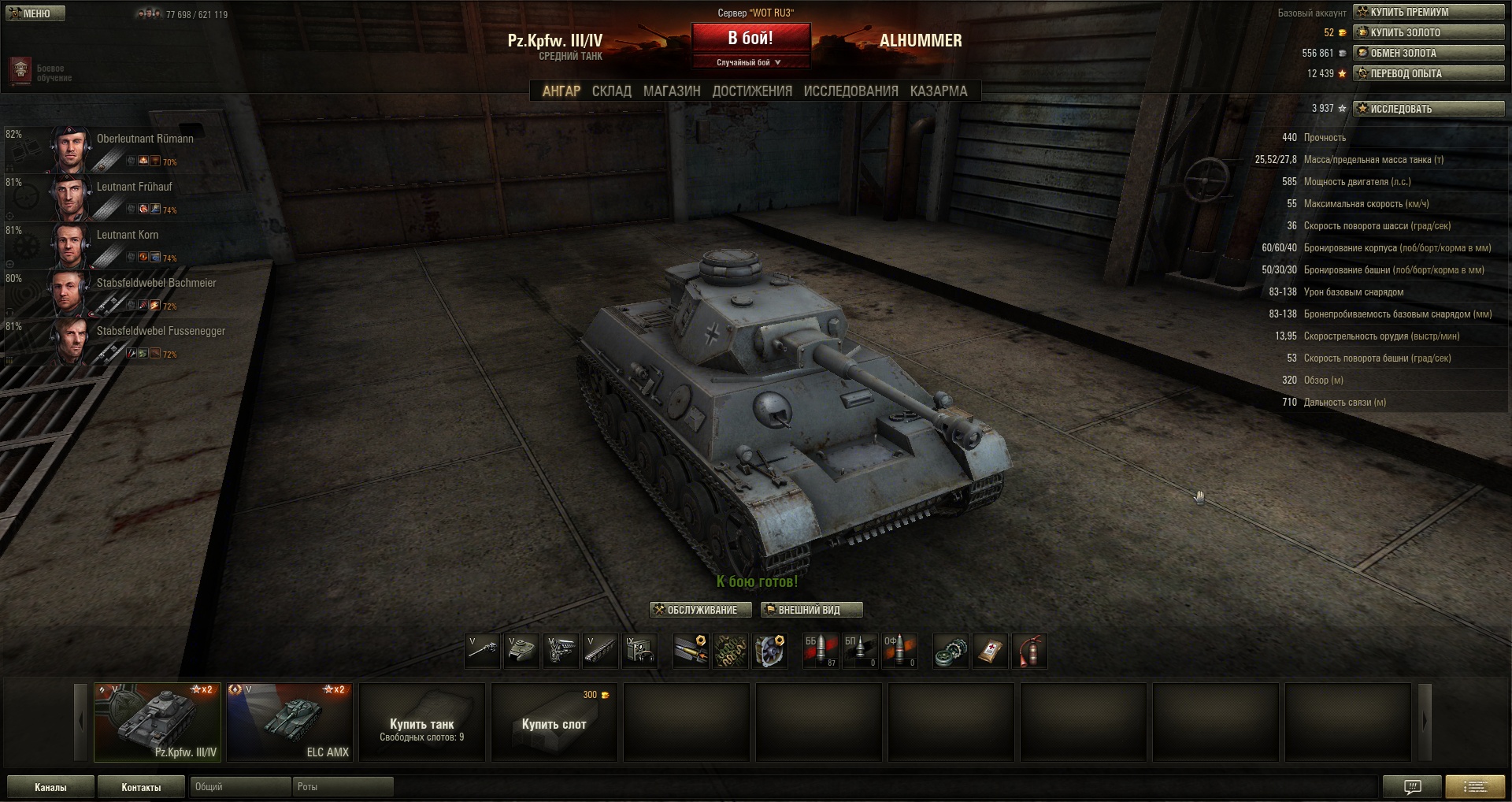Click the Купить слот tile
The image size is (1512, 802).
point(554,722)
